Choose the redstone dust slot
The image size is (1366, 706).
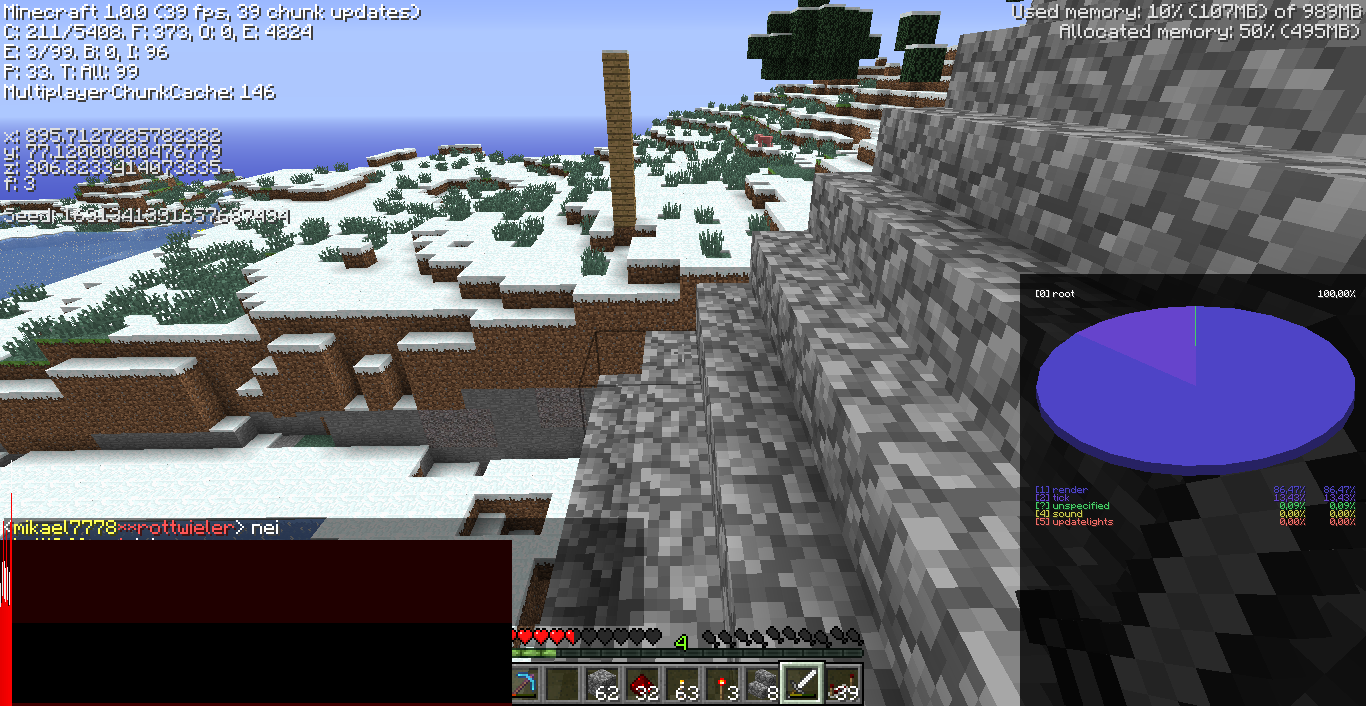pos(643,685)
